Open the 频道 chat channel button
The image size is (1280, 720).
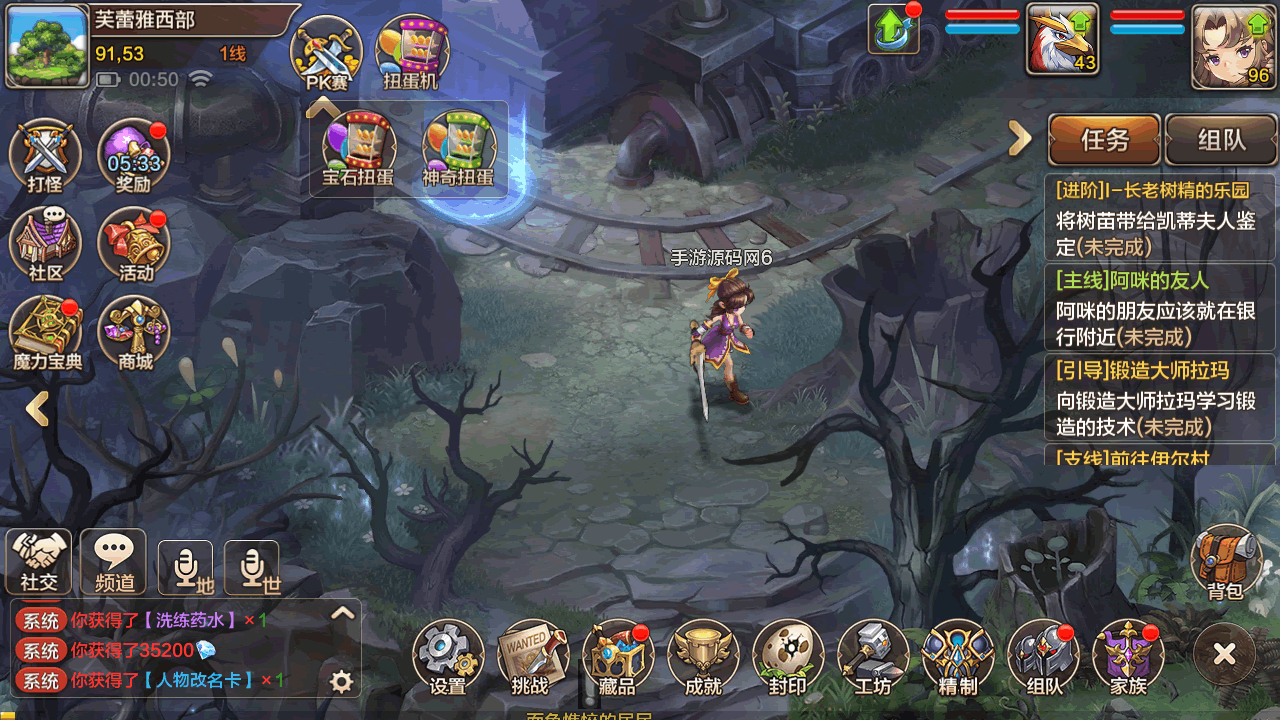pos(113,561)
